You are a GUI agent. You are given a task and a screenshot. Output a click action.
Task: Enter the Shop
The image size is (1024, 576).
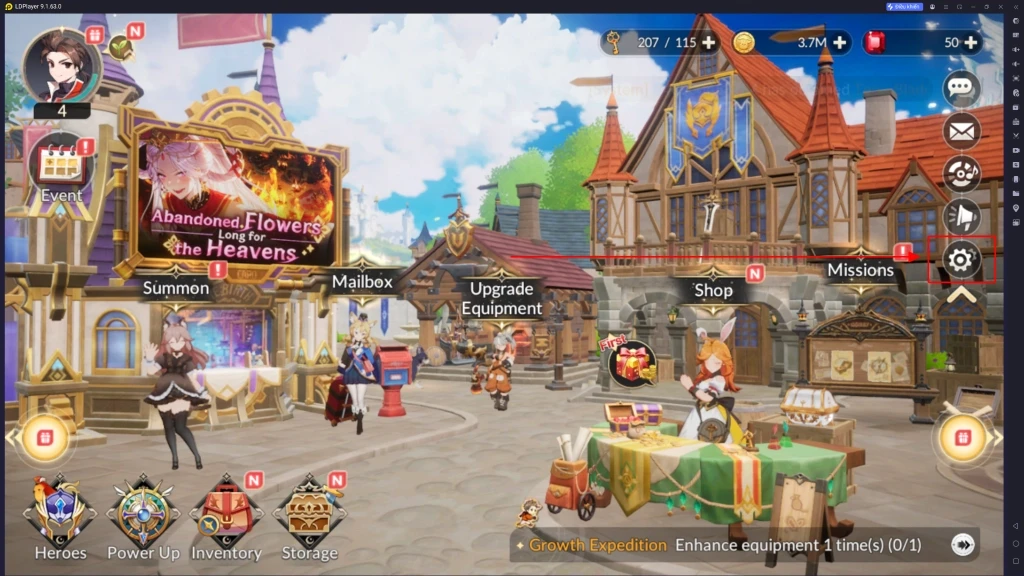tap(713, 290)
